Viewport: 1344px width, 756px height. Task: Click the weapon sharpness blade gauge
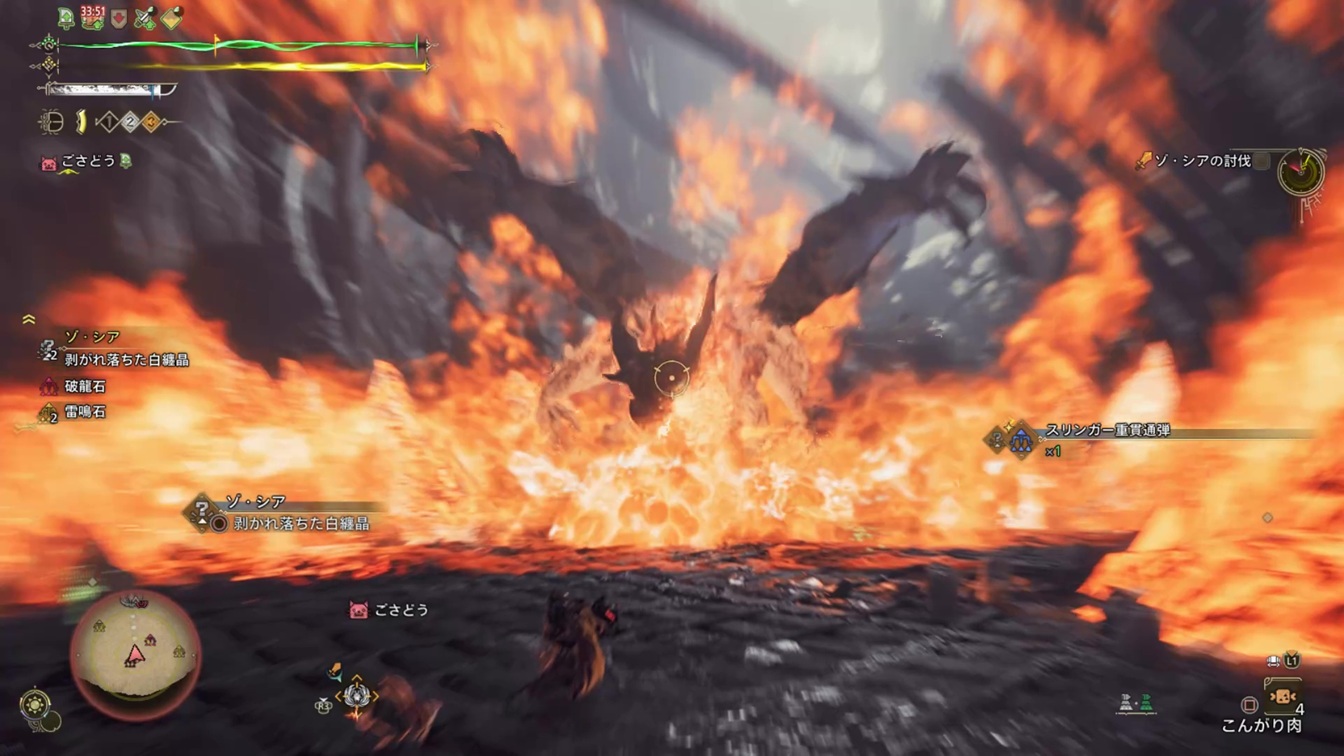[110, 90]
